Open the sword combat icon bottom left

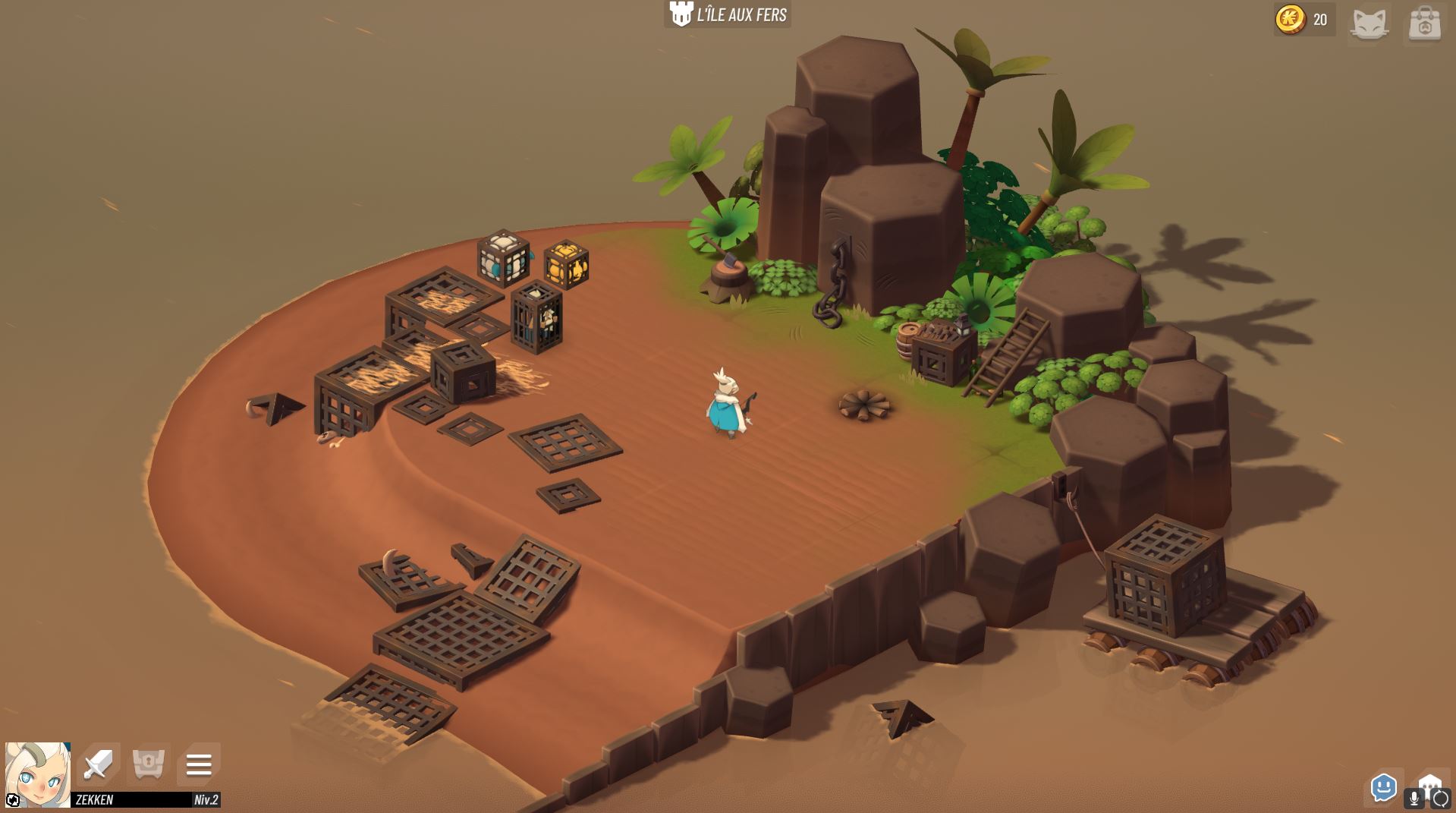pyautogui.click(x=99, y=766)
